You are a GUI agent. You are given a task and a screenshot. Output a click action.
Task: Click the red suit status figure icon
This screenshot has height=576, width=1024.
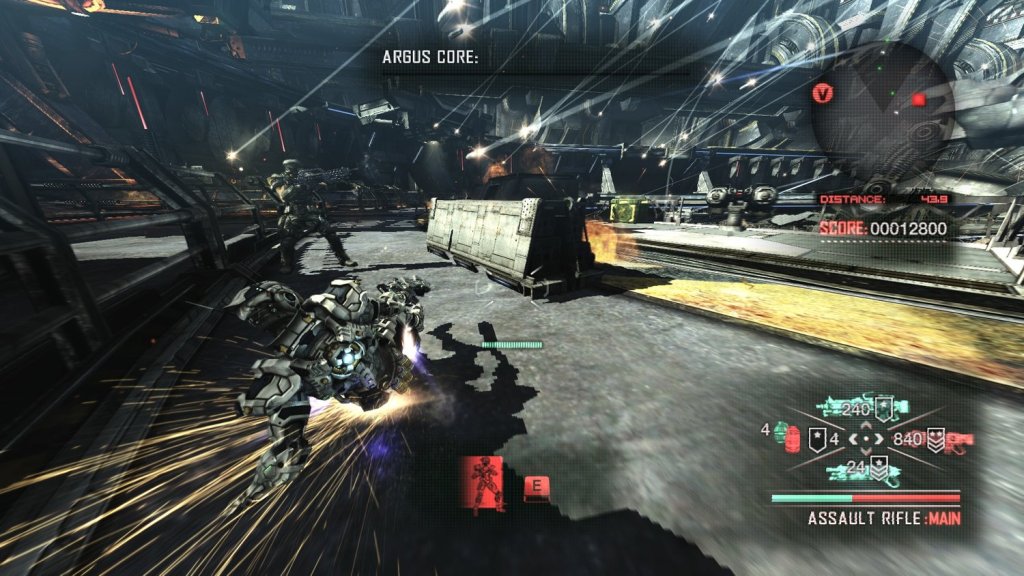pos(484,484)
